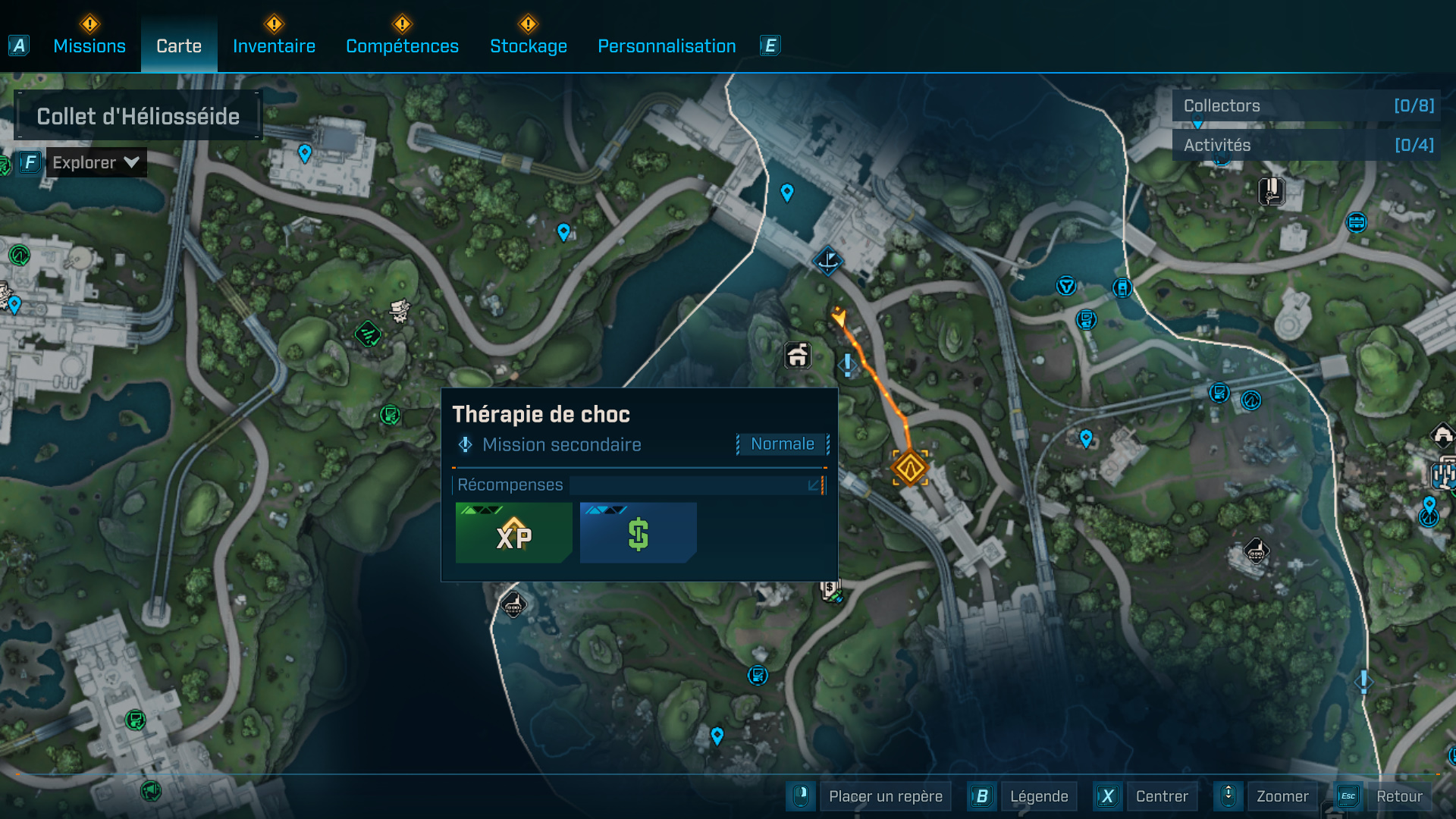The height and width of the screenshot is (819, 1456).
Task: Collapse the Récompenses section arrow
Action: (814, 485)
